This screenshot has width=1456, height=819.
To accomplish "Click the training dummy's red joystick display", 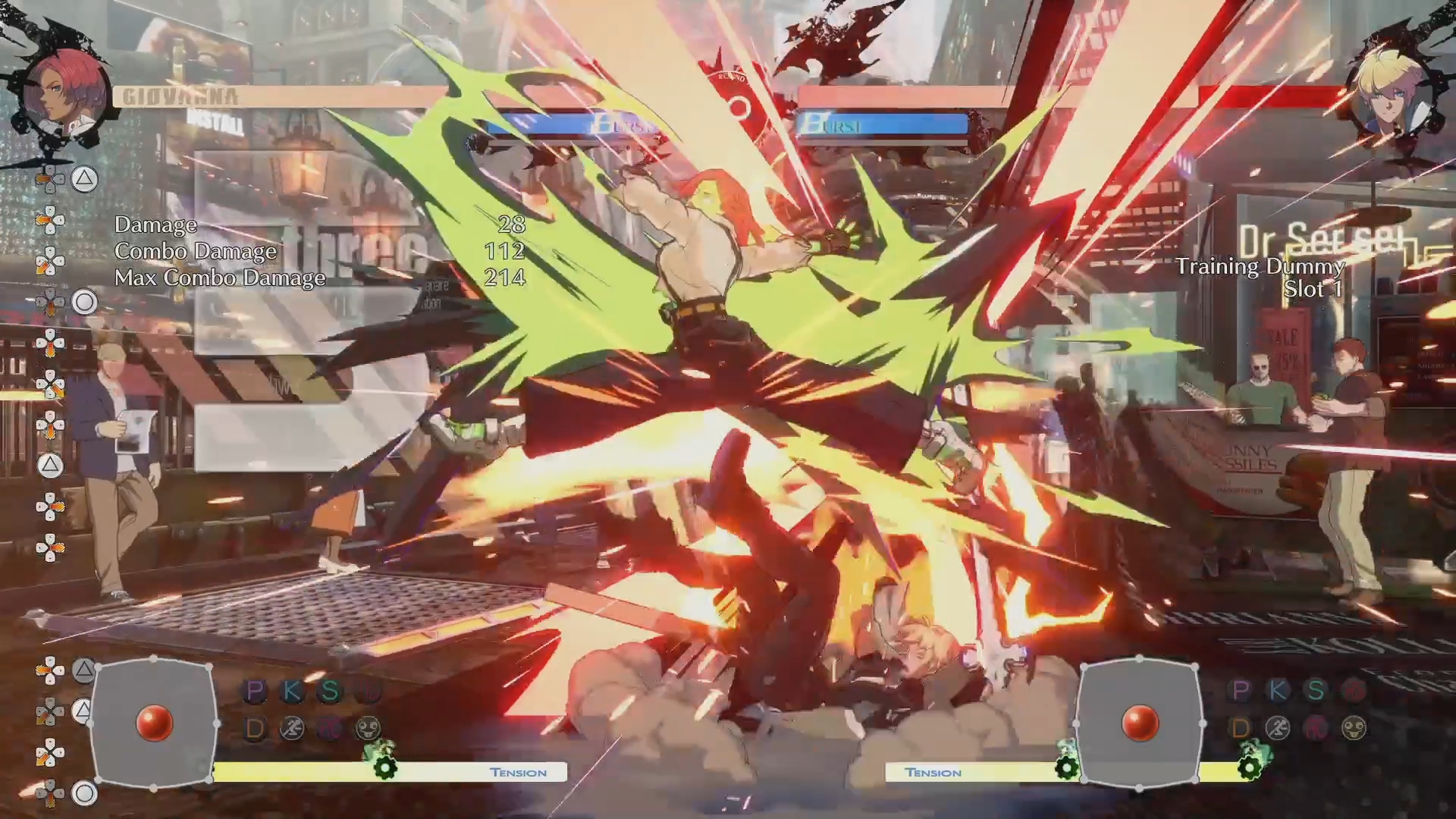I will click(1139, 723).
